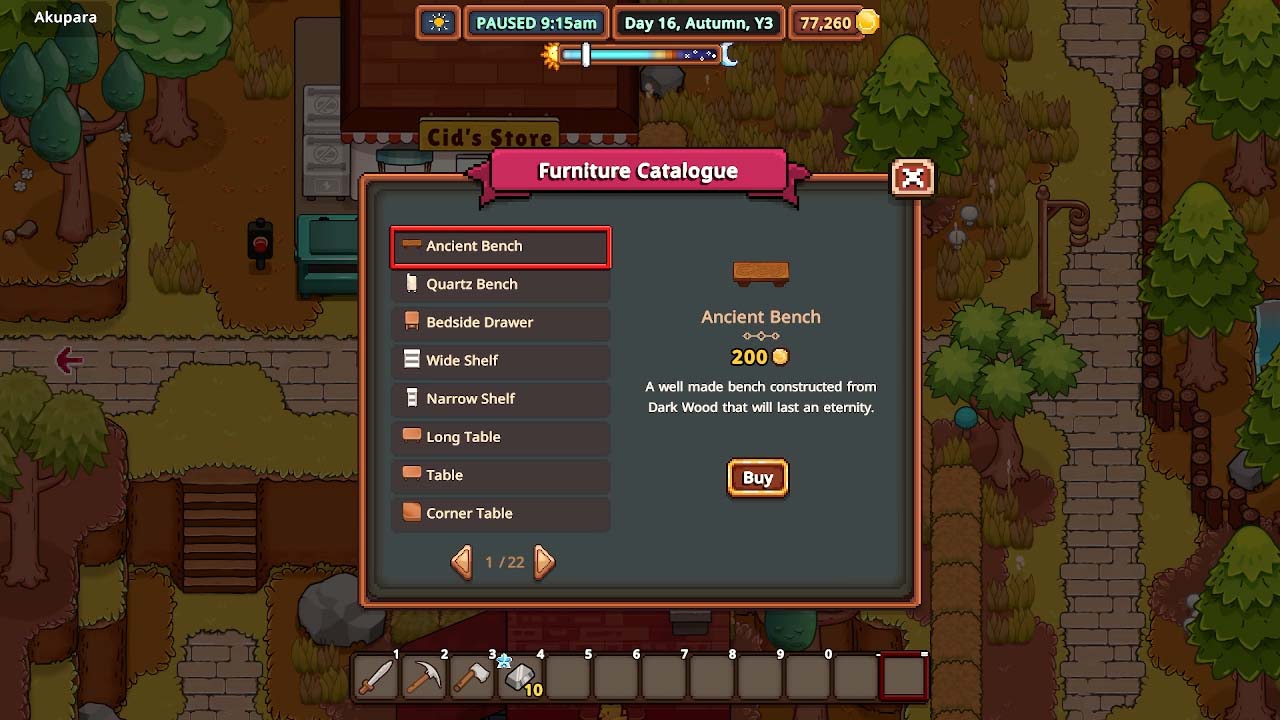This screenshot has width=1280, height=720.
Task: Choose the Quartz Bench entry
Action: 500,284
